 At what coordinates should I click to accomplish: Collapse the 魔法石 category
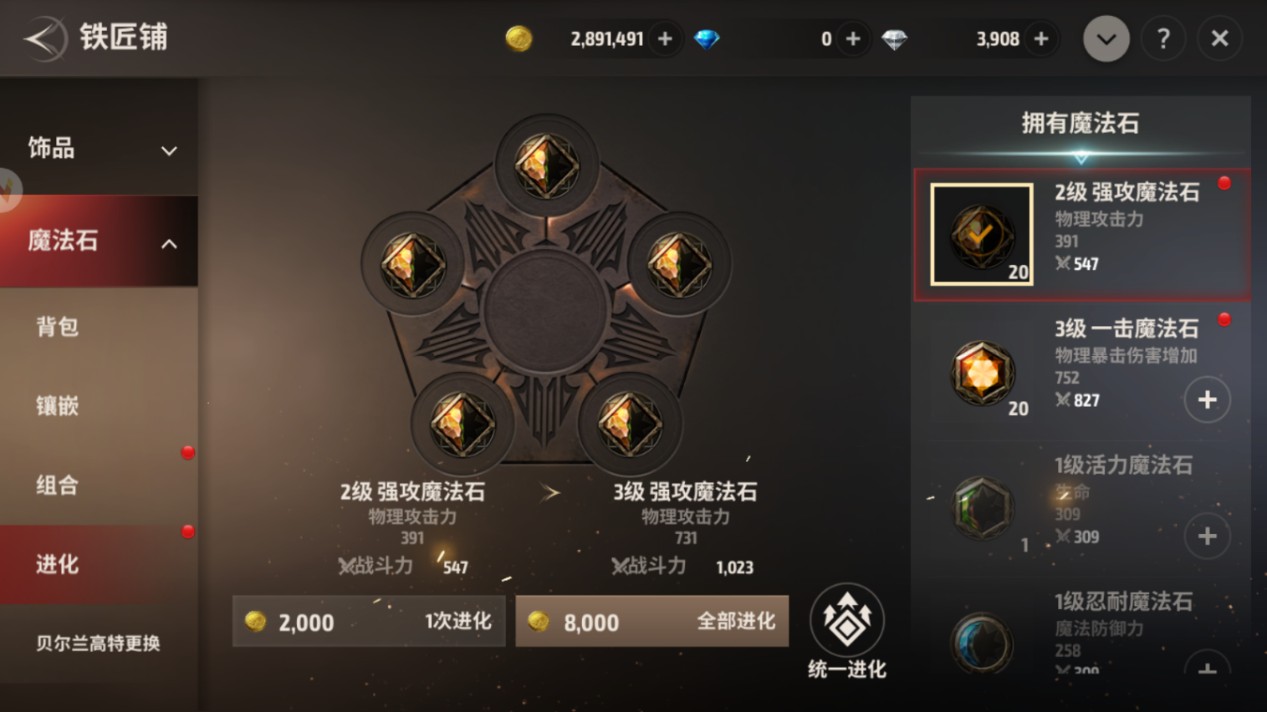(x=98, y=242)
